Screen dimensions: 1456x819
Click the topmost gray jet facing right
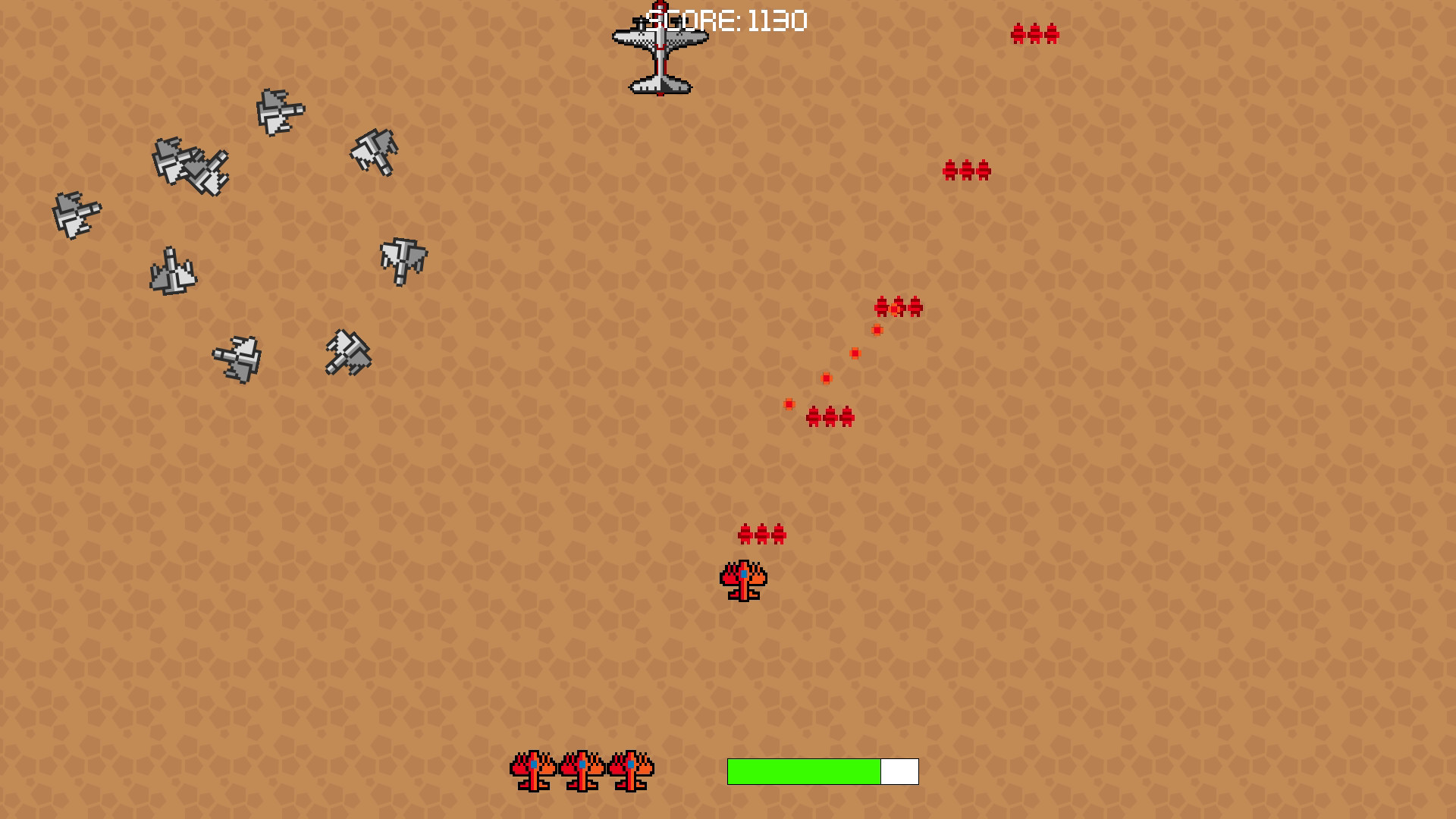(x=279, y=112)
